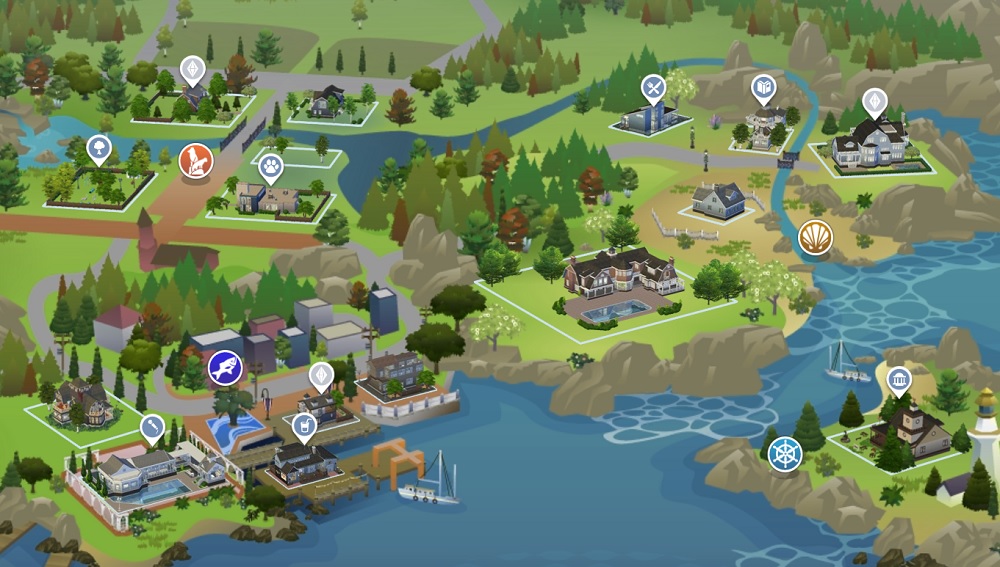The height and width of the screenshot is (567, 1000).
Task: Select the restaurant fork and knife pin
Action: (x=653, y=89)
